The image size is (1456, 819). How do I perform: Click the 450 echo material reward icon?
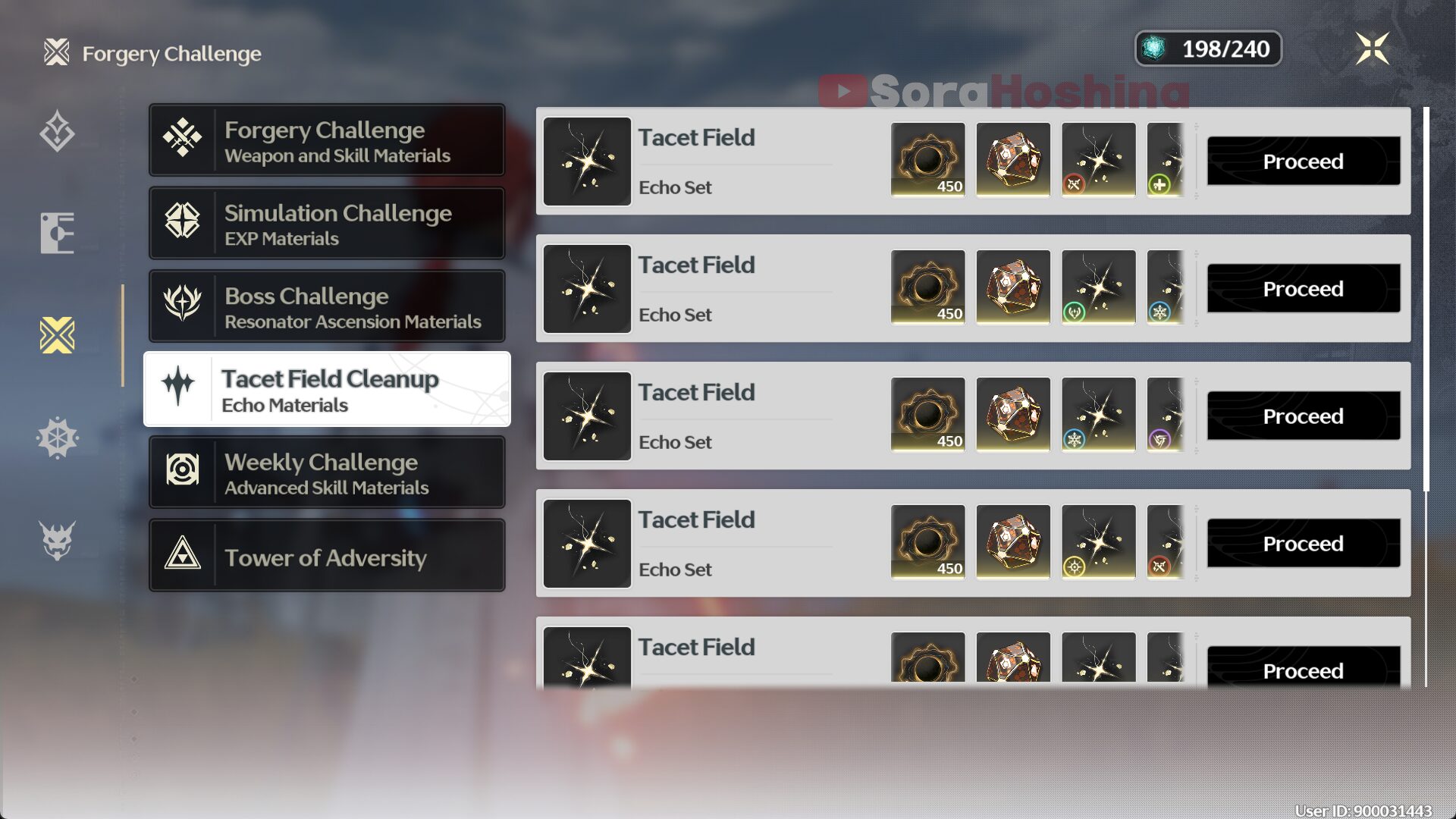point(928,159)
